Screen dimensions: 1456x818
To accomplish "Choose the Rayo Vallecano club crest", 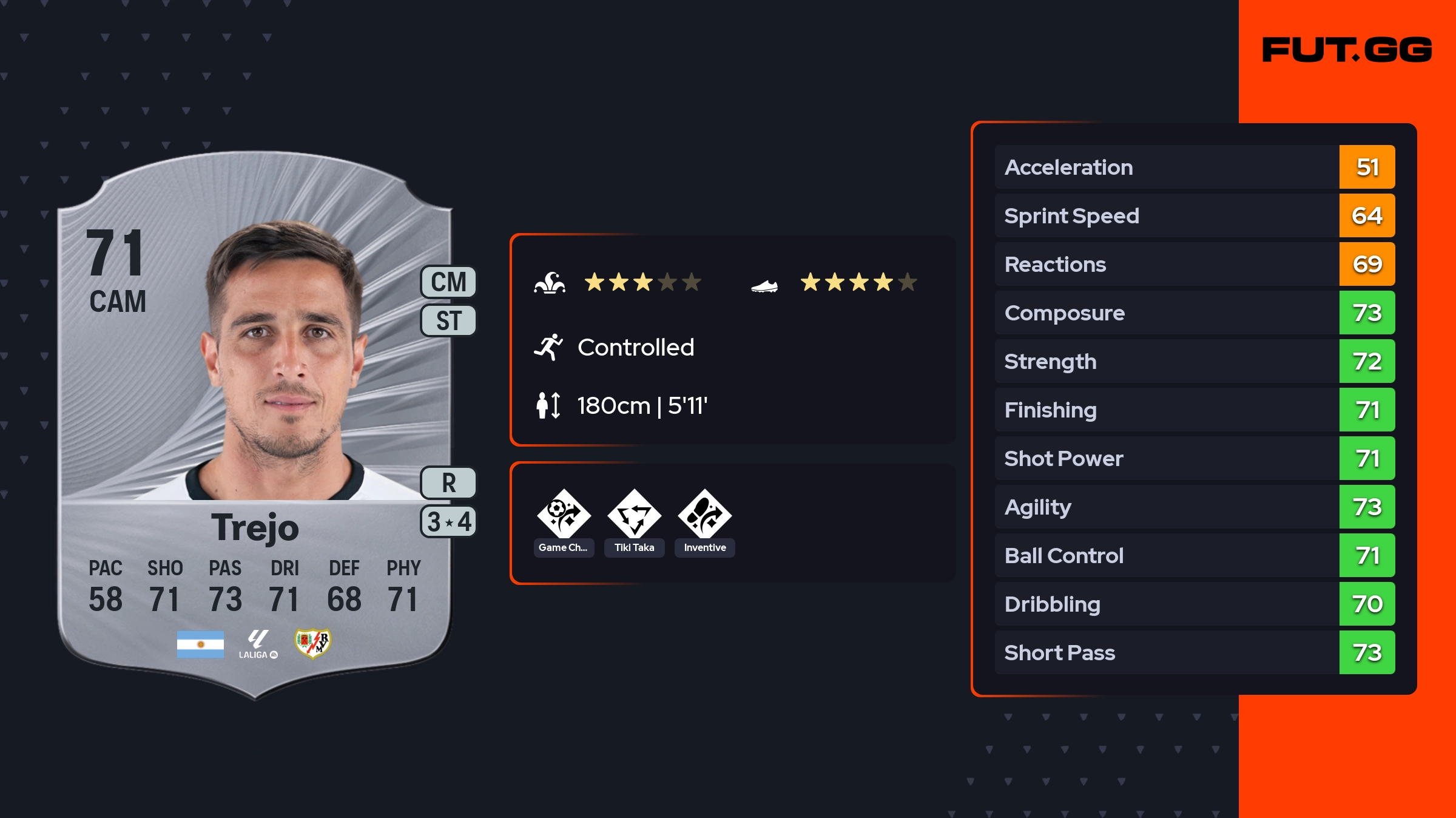I will (312, 643).
